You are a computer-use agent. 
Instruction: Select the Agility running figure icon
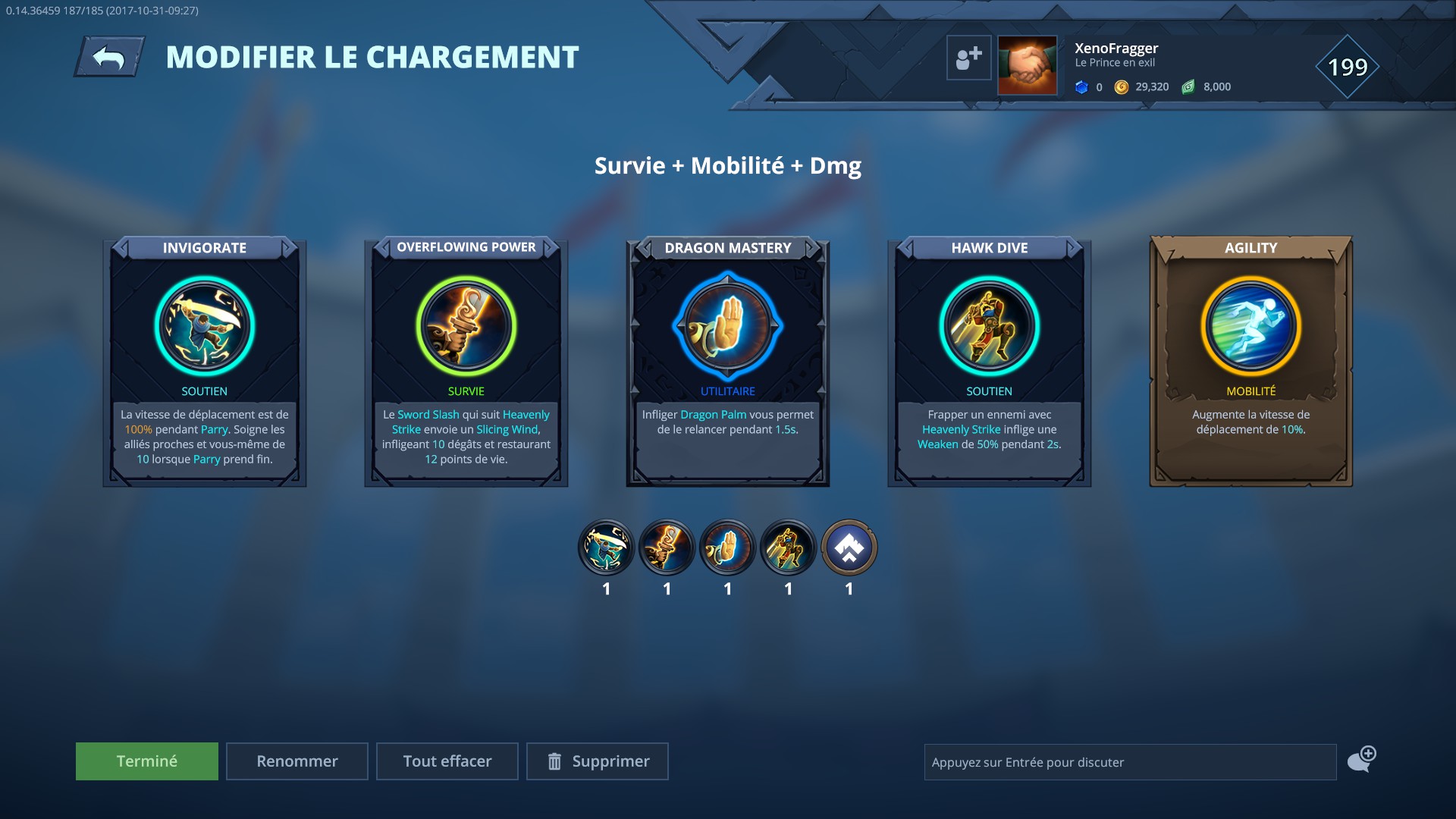(1249, 325)
